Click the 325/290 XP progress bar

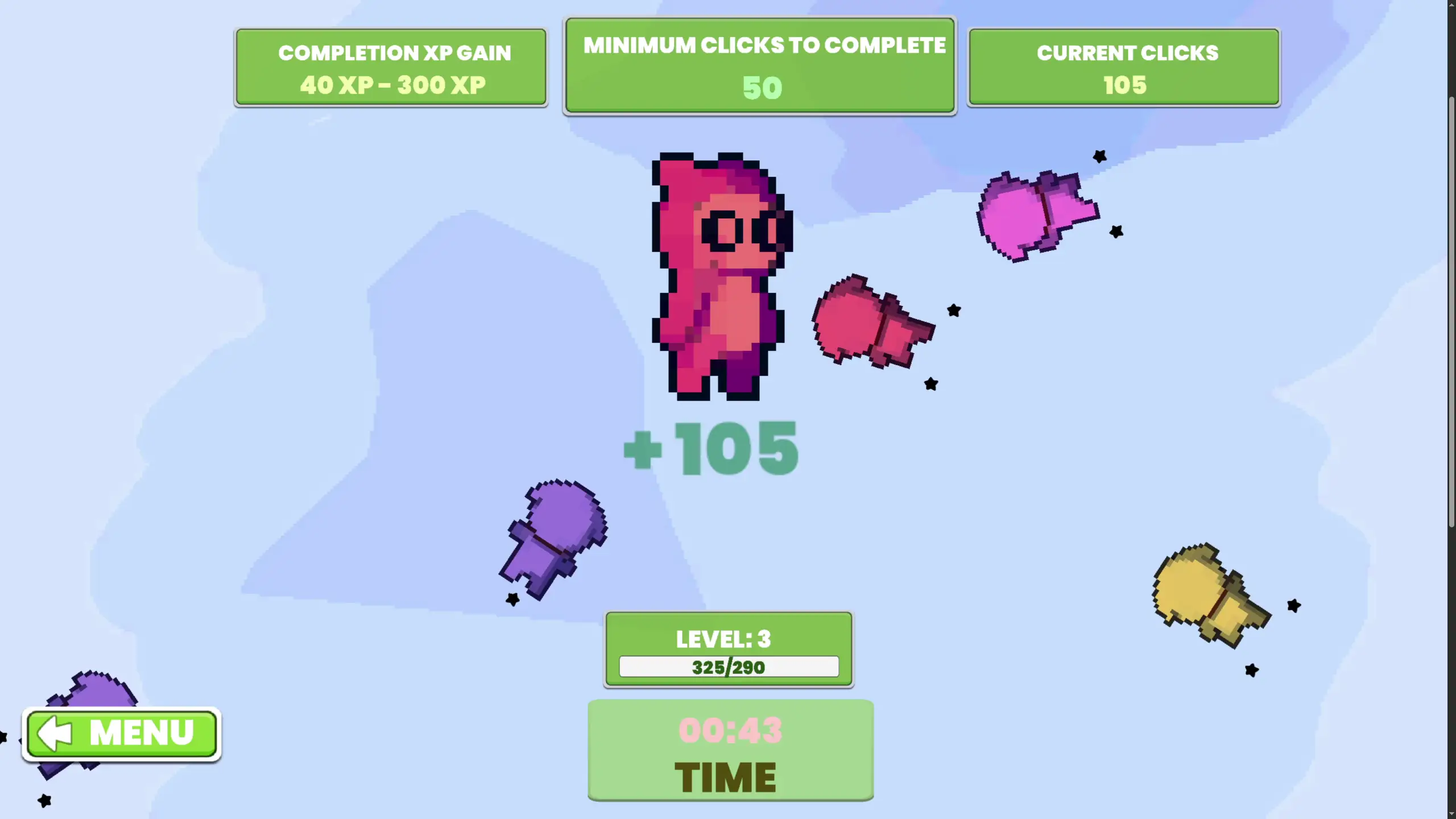coord(729,667)
